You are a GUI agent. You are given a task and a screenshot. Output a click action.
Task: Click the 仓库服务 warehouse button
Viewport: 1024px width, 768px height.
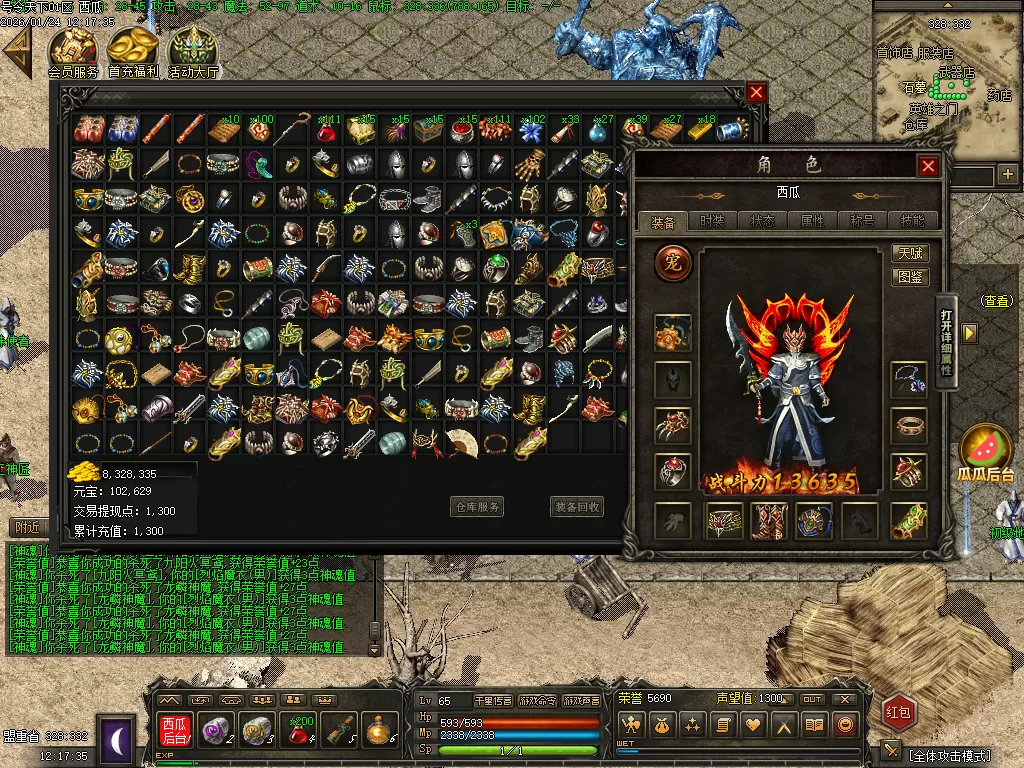[477, 507]
